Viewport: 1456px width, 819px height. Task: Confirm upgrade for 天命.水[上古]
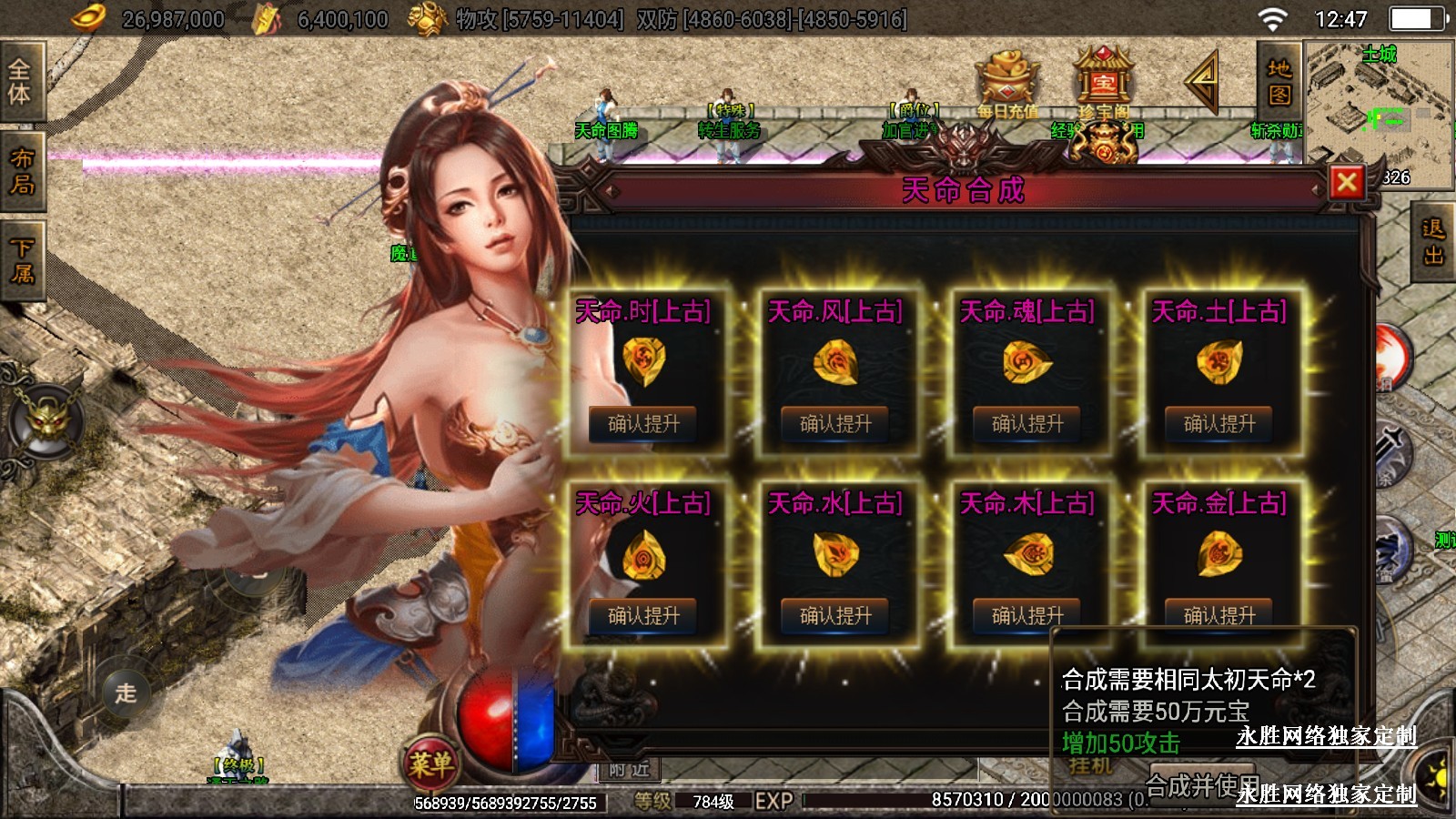coord(835,616)
